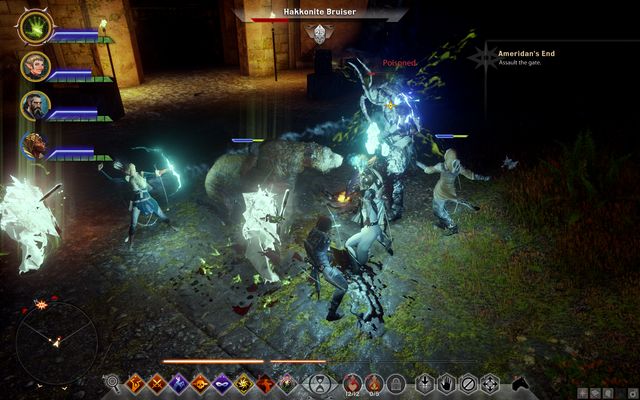Click the locked padlock potion slot

coord(396,382)
